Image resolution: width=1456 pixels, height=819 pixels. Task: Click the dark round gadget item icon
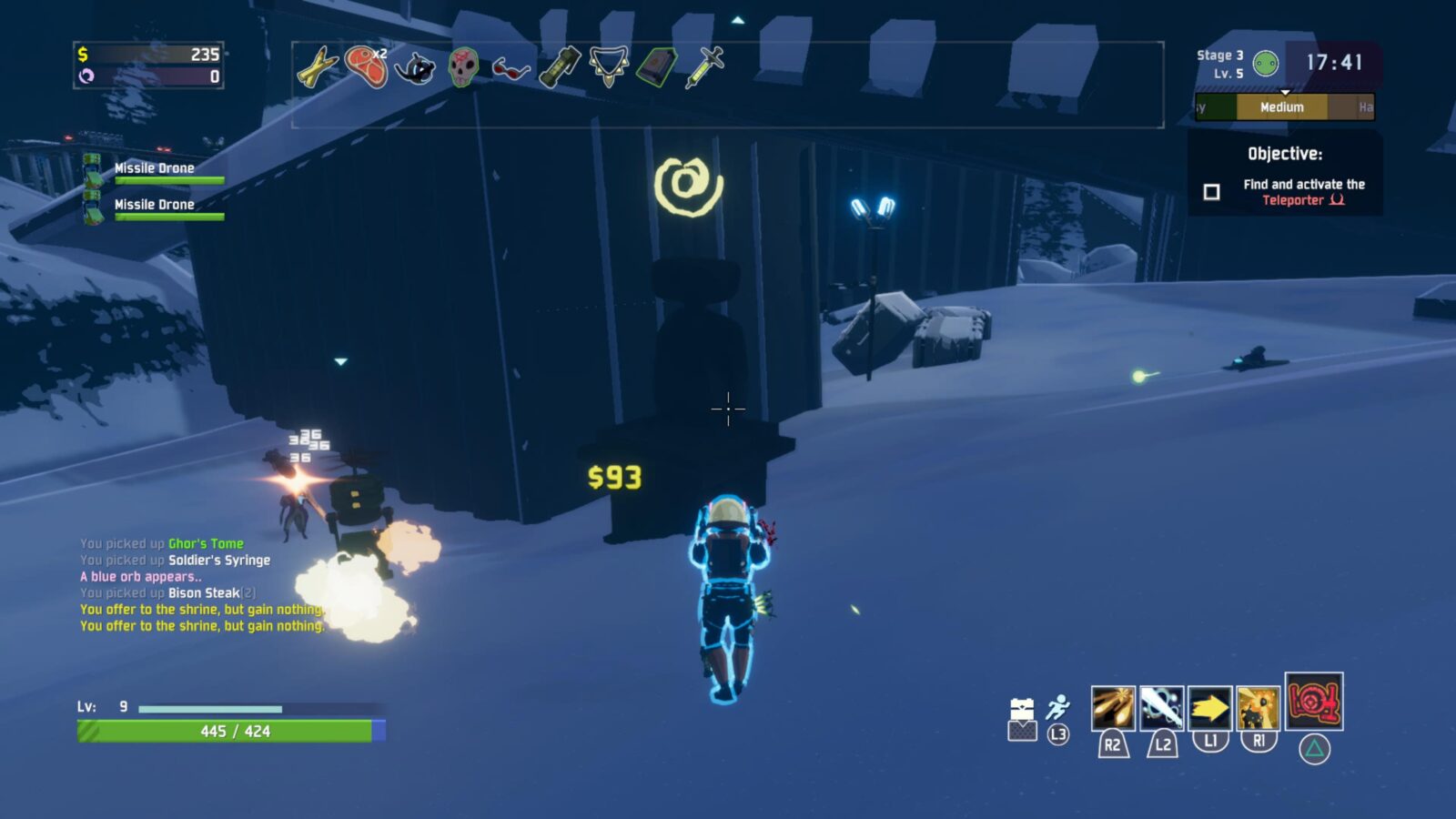415,67
